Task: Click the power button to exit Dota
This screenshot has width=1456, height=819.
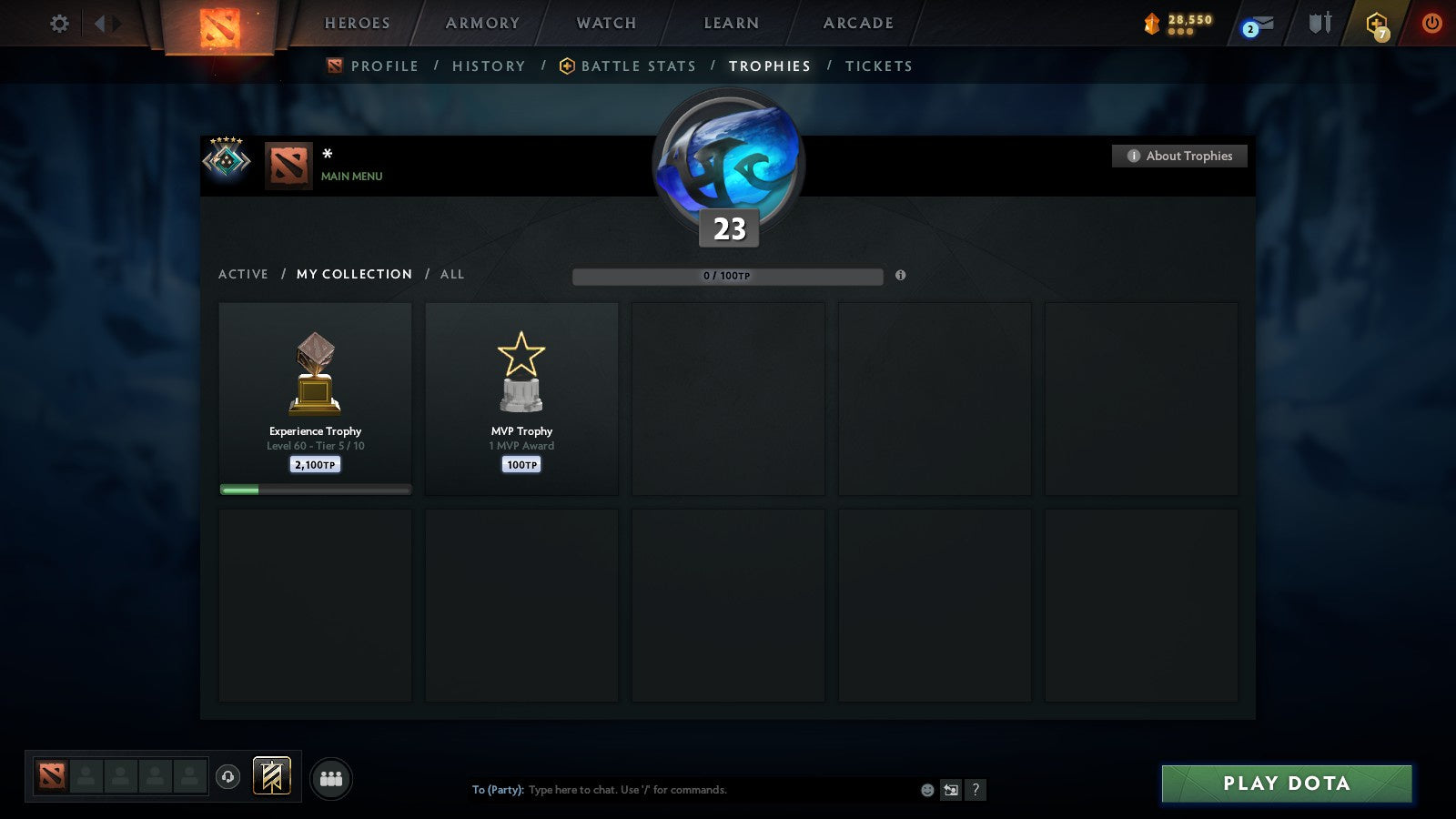Action: coord(1433,24)
